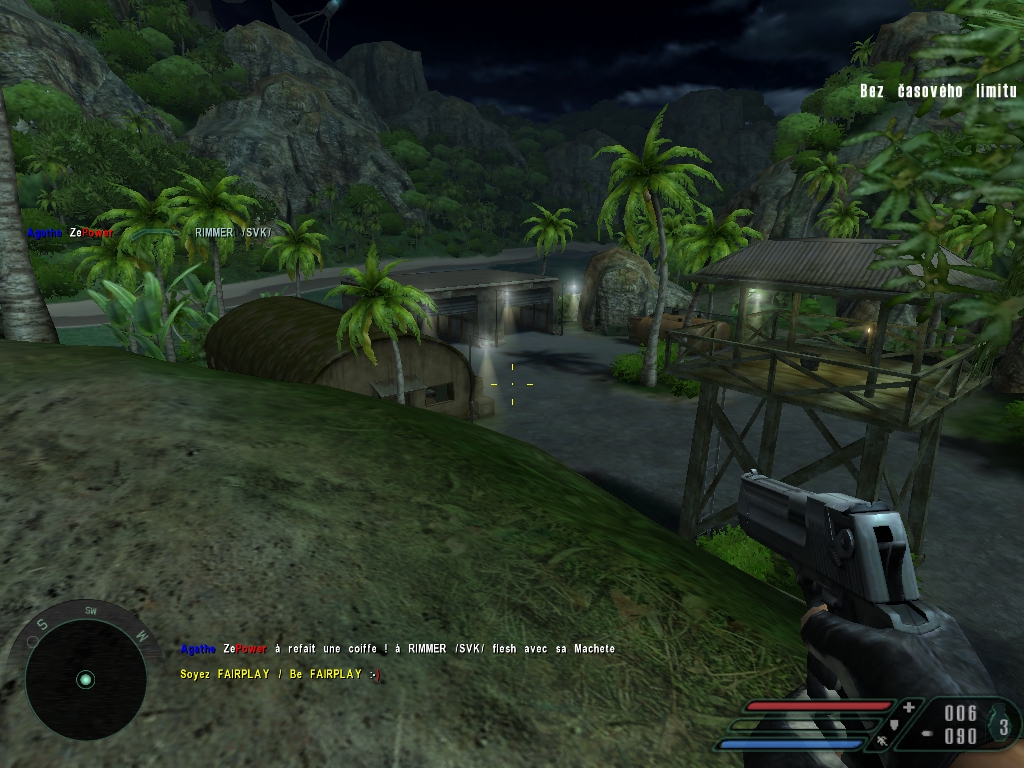The image size is (1024, 768).
Task: Click the running man stamina icon
Action: [x=881, y=741]
